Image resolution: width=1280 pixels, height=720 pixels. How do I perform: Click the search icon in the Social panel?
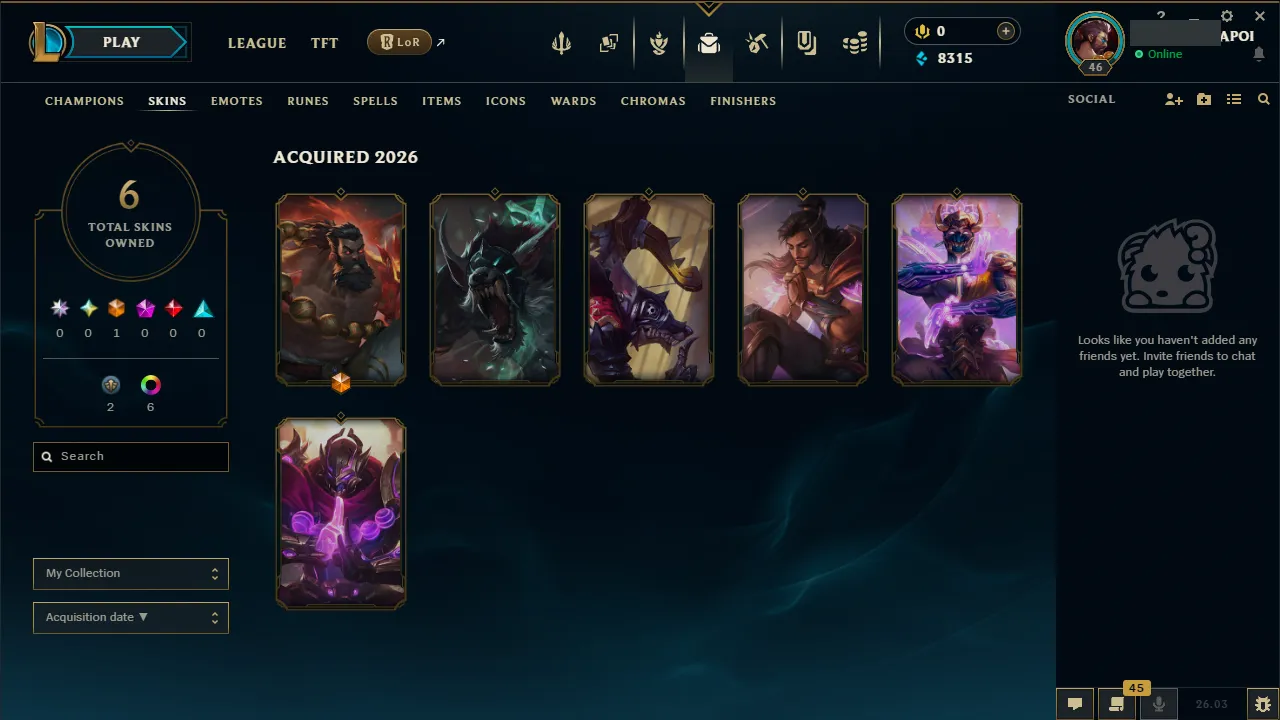(1263, 99)
